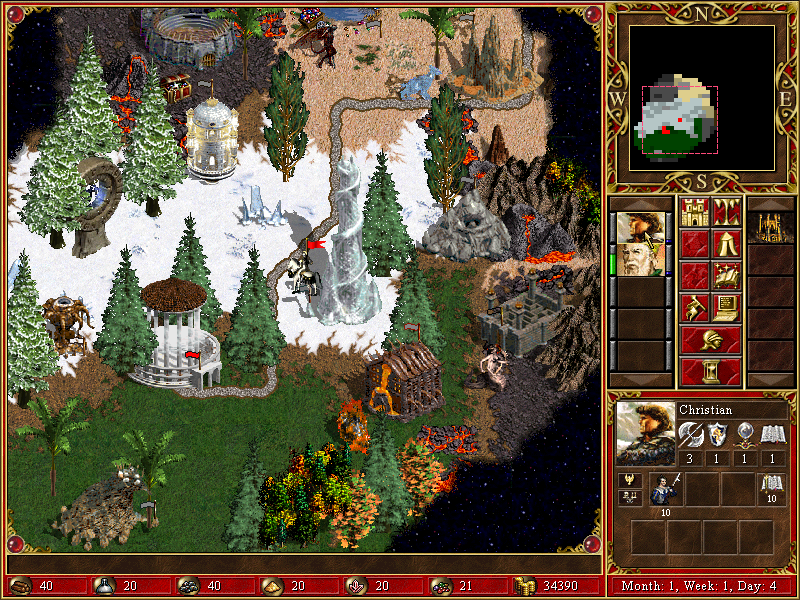
Task: Open the spellbook to cast a spell
Action: (726, 275)
